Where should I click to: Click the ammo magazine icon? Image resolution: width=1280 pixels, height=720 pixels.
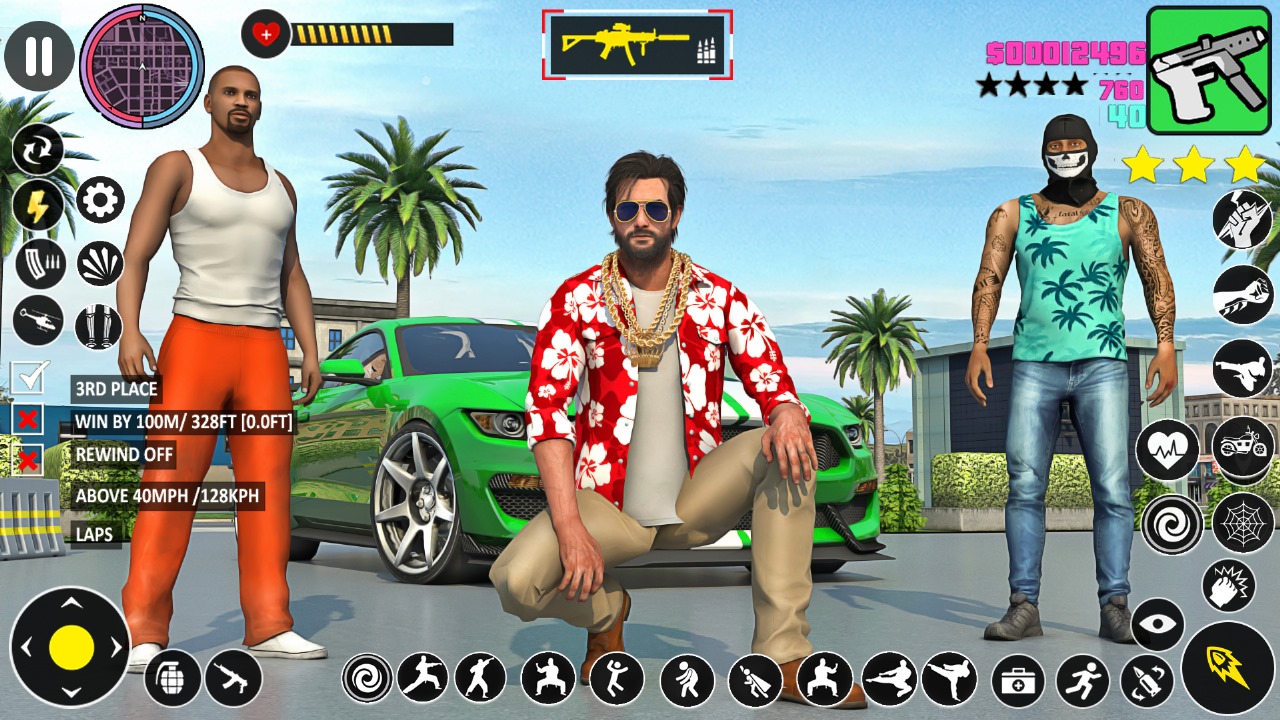point(40,264)
